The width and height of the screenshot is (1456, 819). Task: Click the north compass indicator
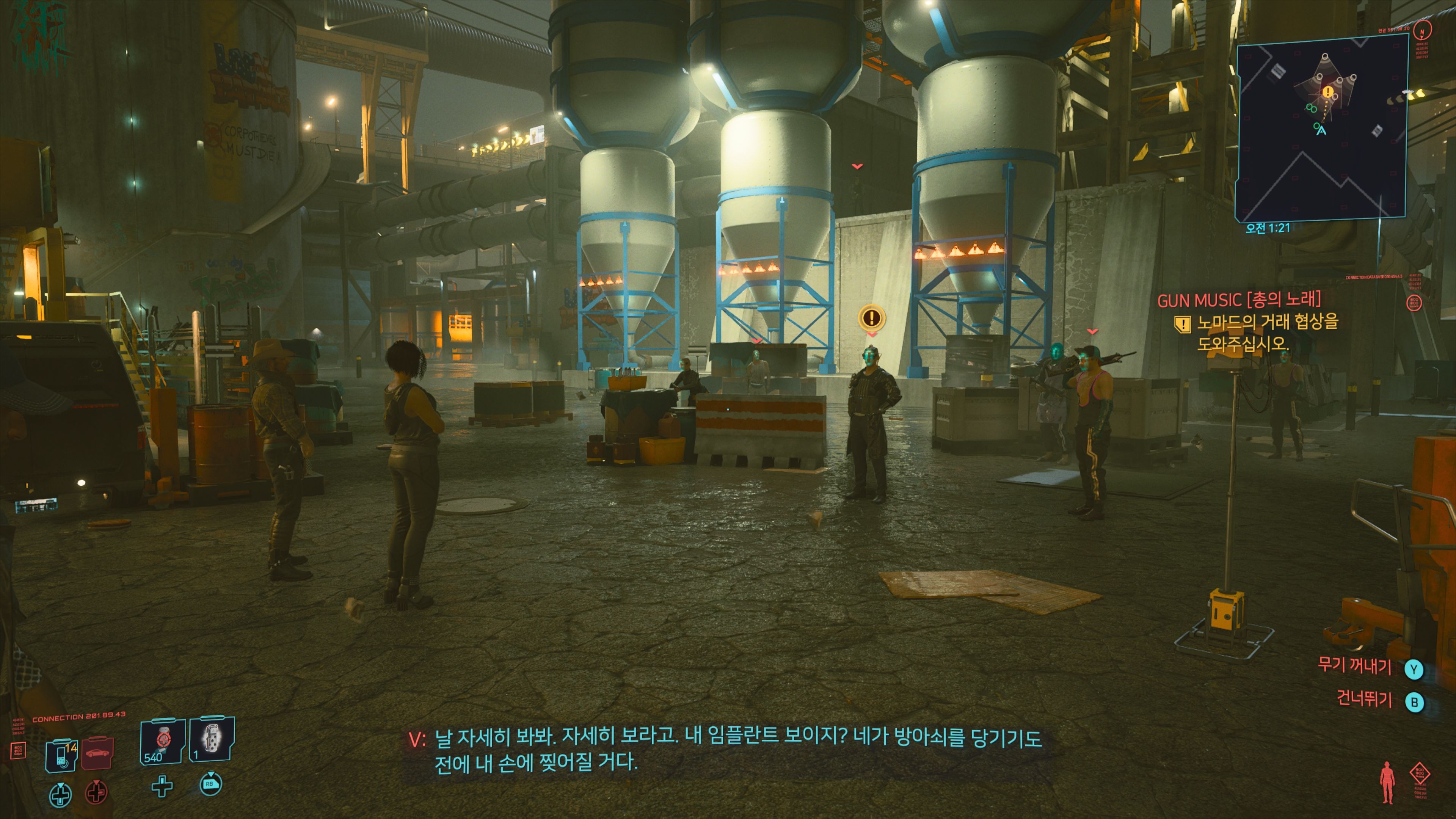tap(1422, 30)
